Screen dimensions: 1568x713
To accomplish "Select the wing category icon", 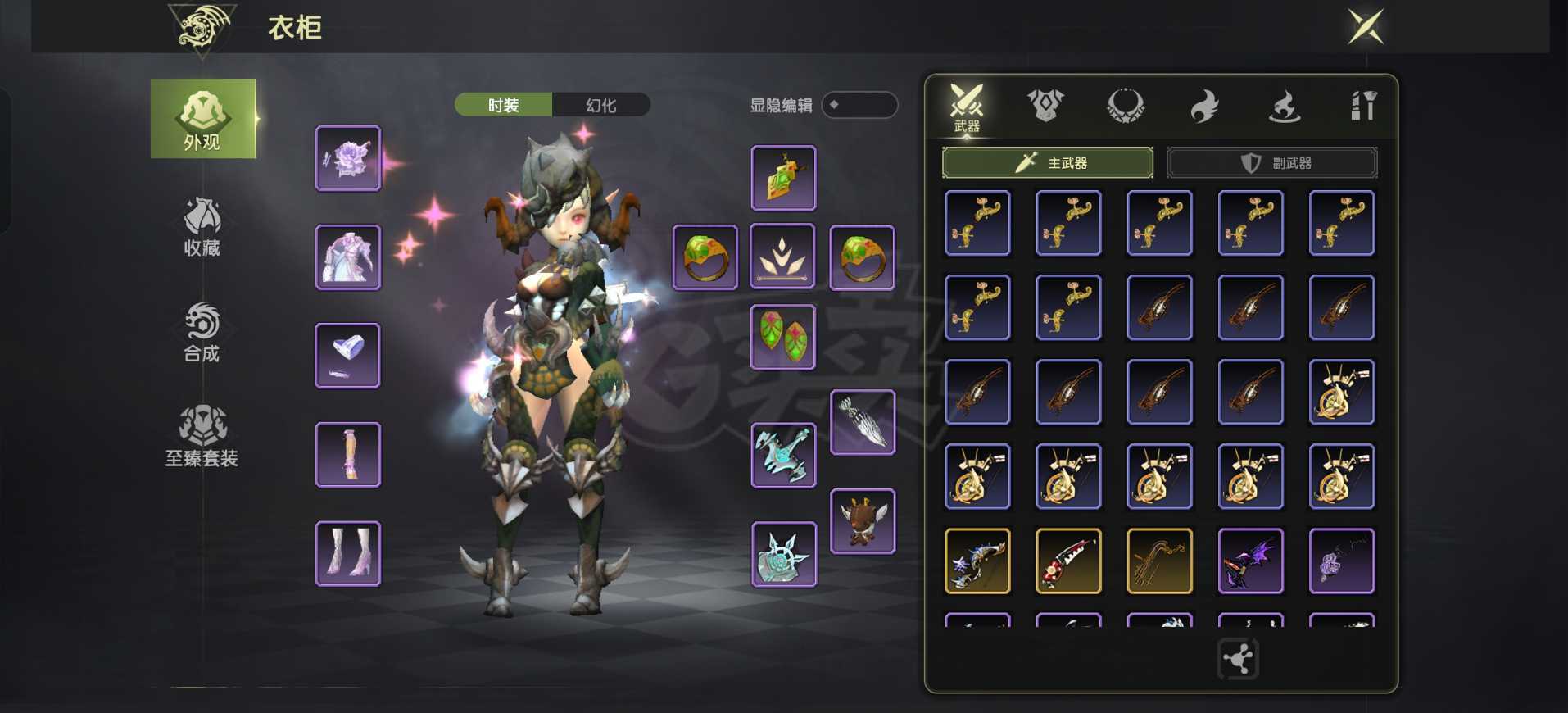I will 1206,102.
